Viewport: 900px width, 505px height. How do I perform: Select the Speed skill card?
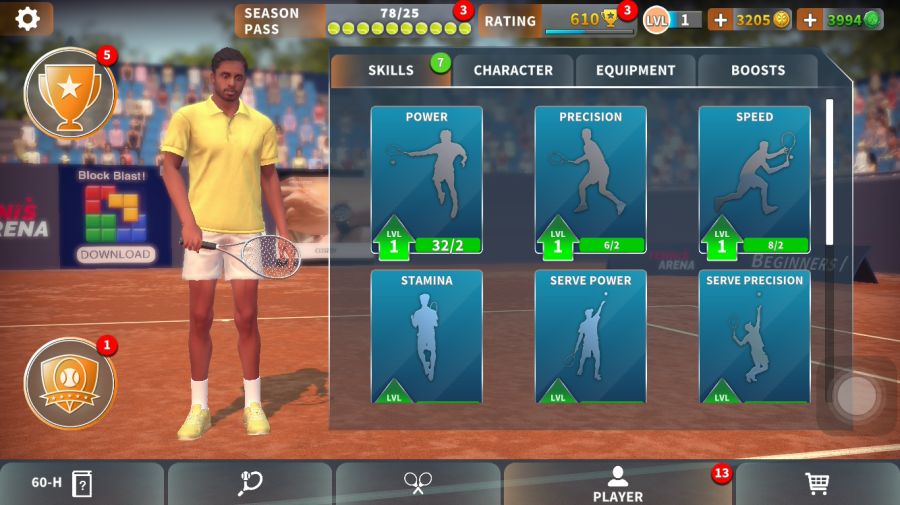point(754,181)
